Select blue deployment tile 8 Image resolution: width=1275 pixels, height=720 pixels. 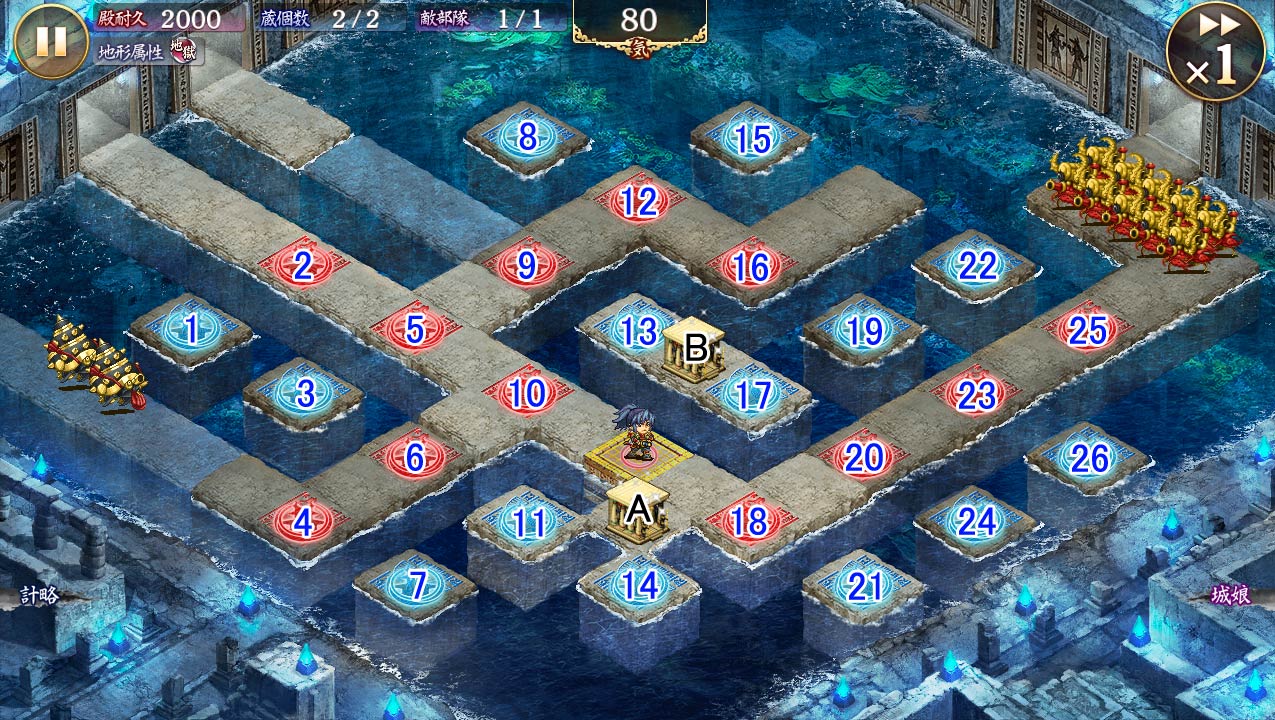coord(527,137)
